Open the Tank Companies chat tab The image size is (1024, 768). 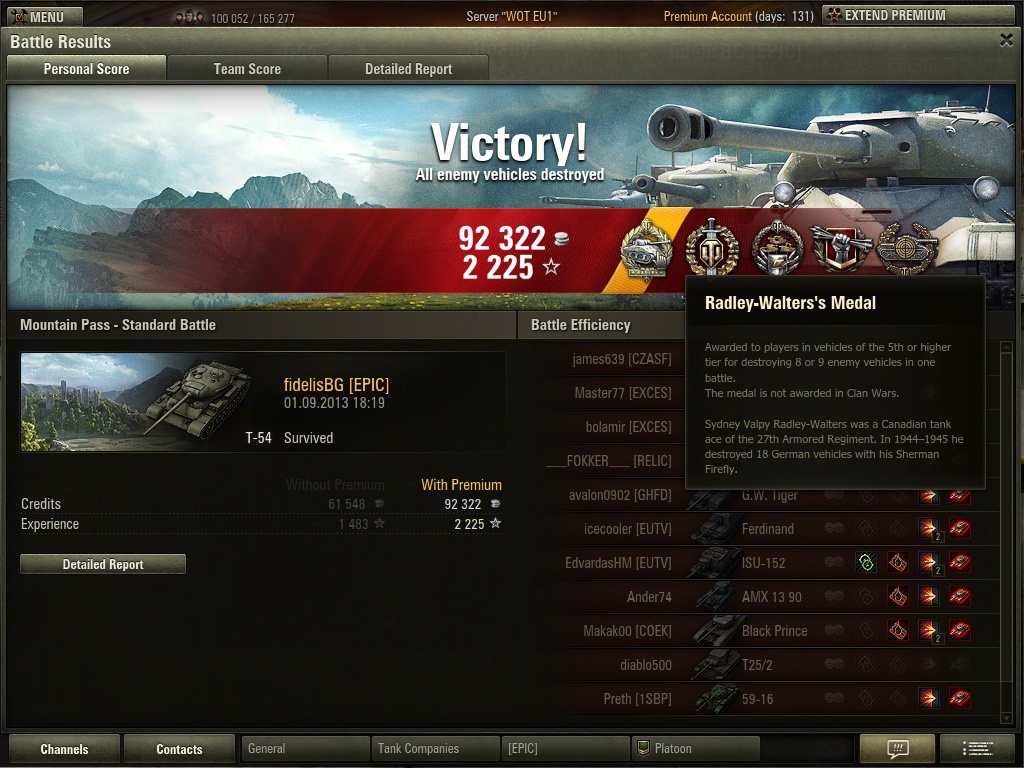coord(435,748)
